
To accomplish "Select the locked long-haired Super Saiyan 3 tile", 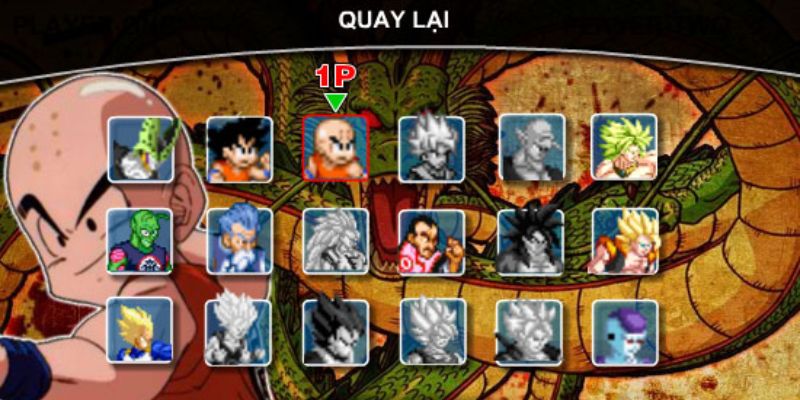I will (335, 241).
